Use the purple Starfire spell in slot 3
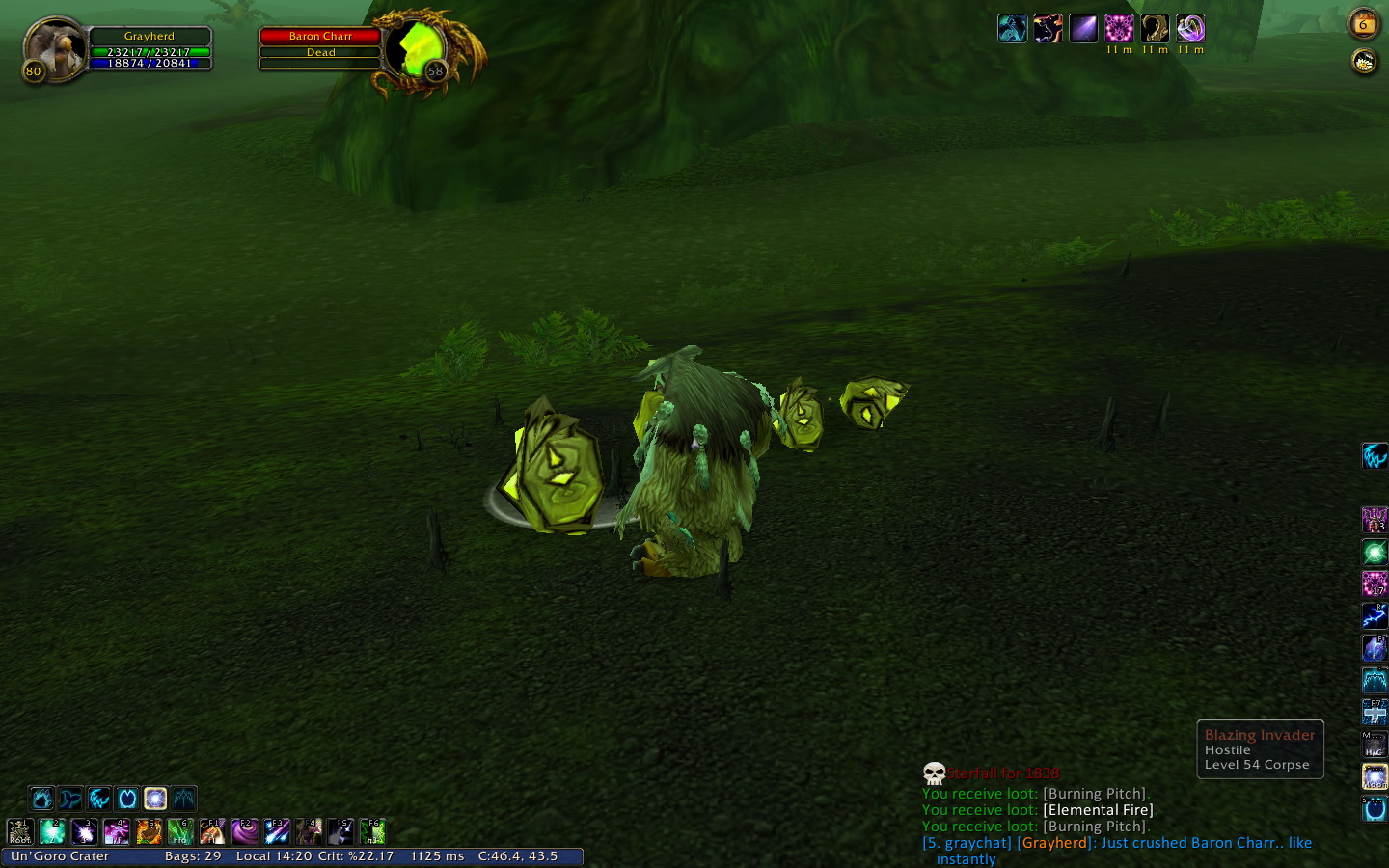The width and height of the screenshot is (1389, 868). click(85, 830)
